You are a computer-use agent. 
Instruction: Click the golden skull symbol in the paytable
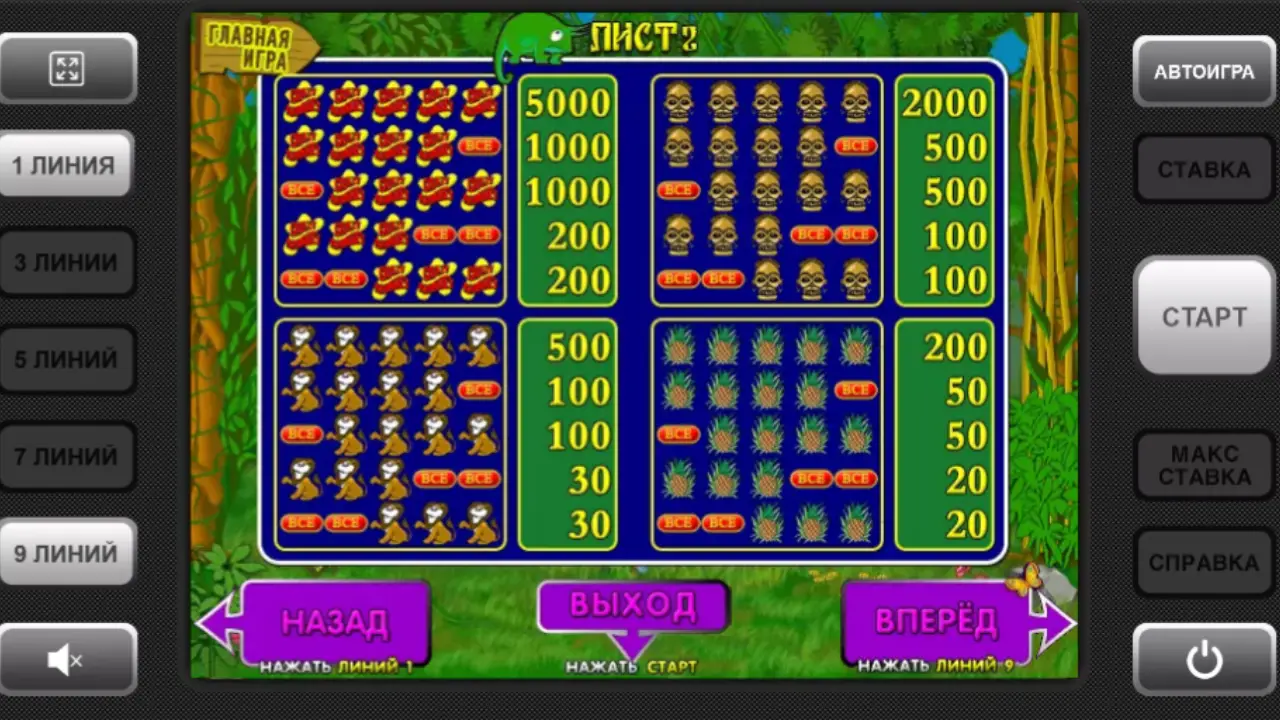pos(678,100)
